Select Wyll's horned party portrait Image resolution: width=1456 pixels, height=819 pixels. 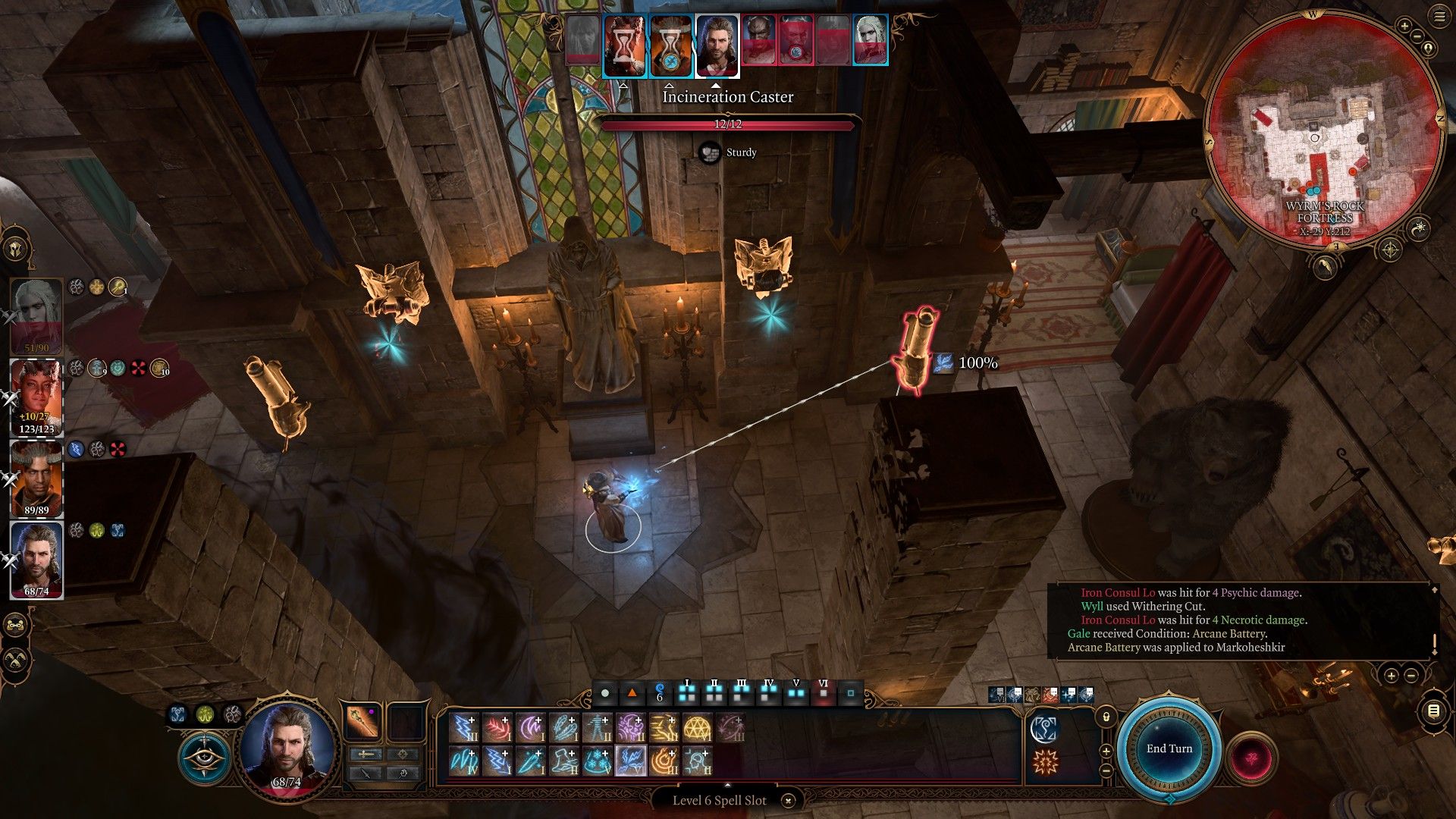point(36,479)
